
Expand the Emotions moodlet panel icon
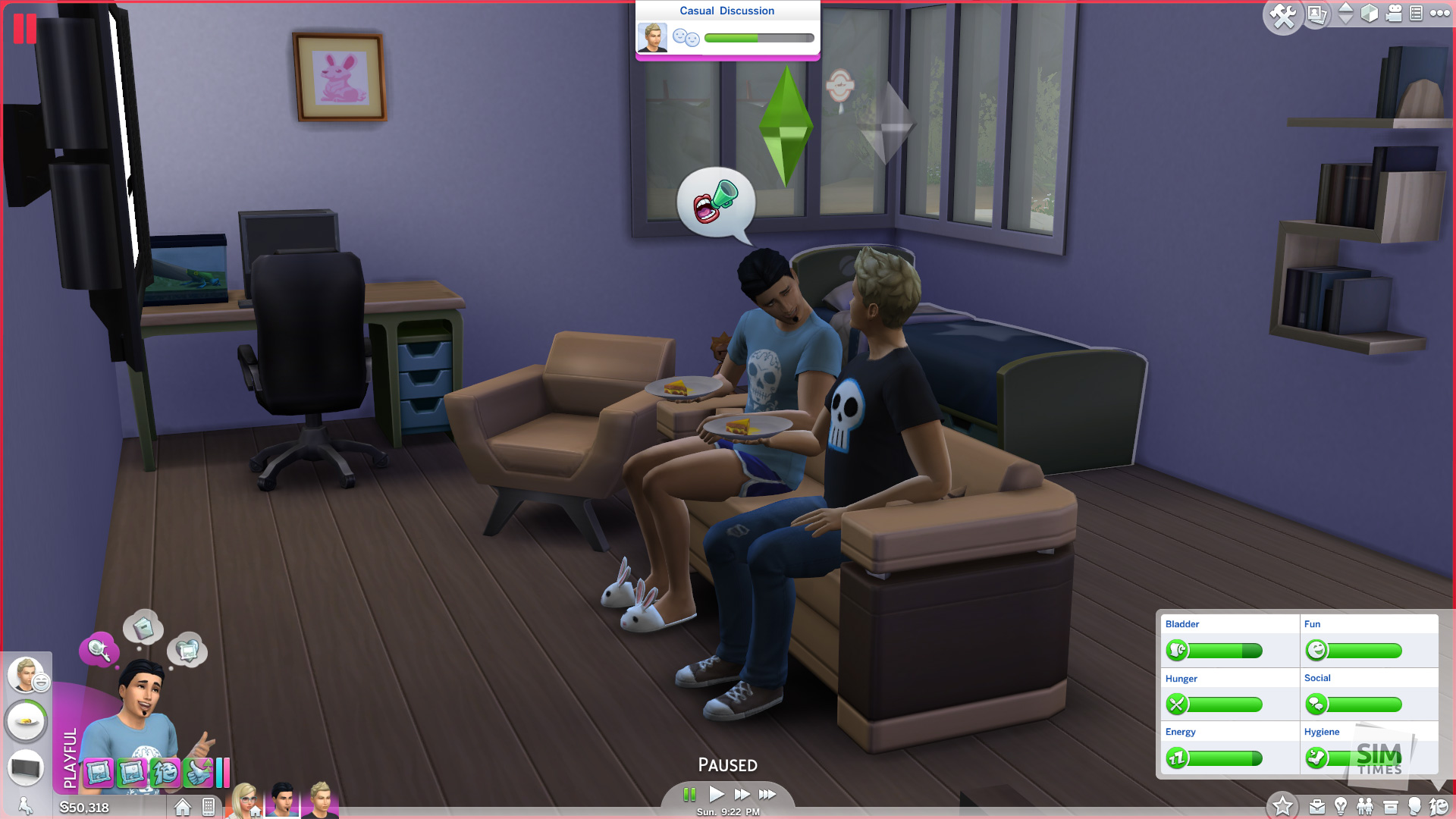click(1439, 806)
